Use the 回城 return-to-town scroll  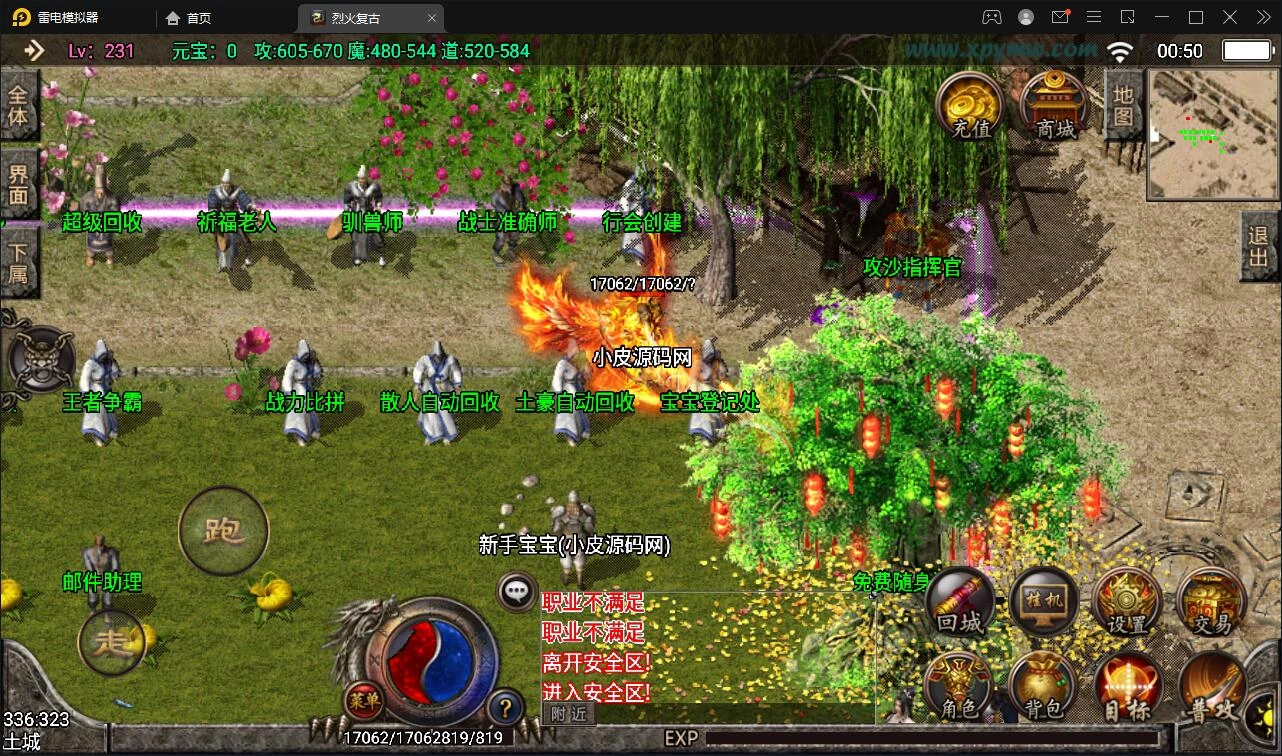(960, 602)
